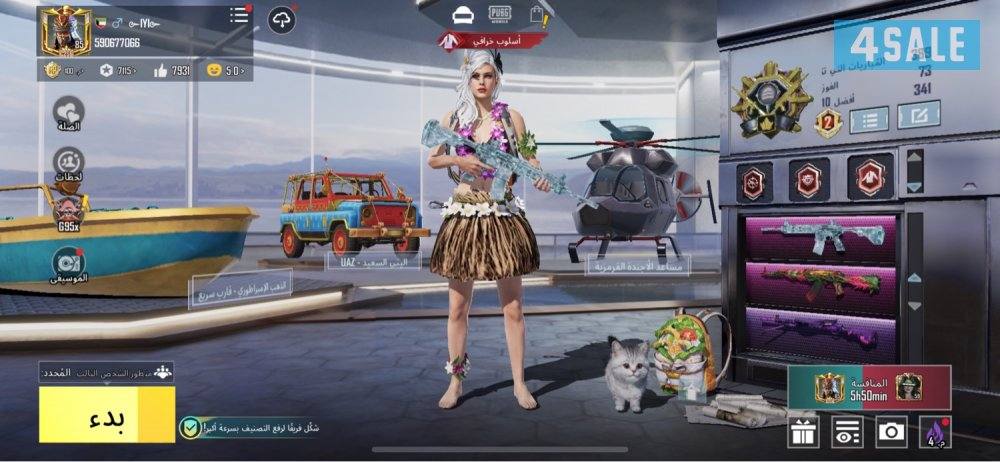Open the music camera icon

click(68, 263)
